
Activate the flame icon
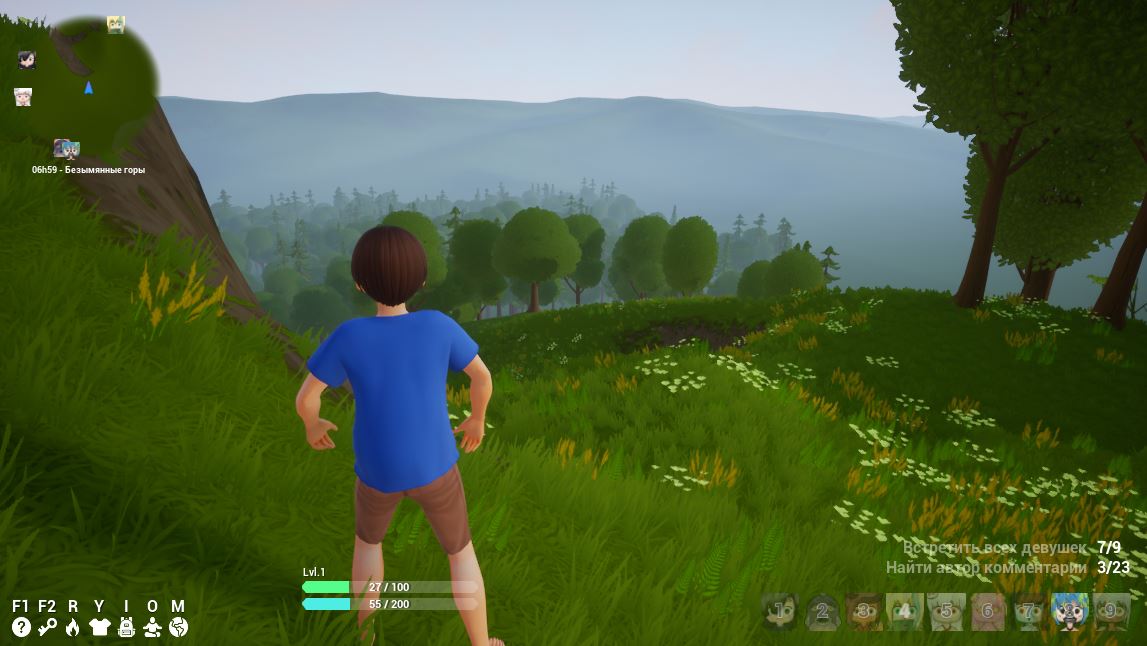[72, 627]
